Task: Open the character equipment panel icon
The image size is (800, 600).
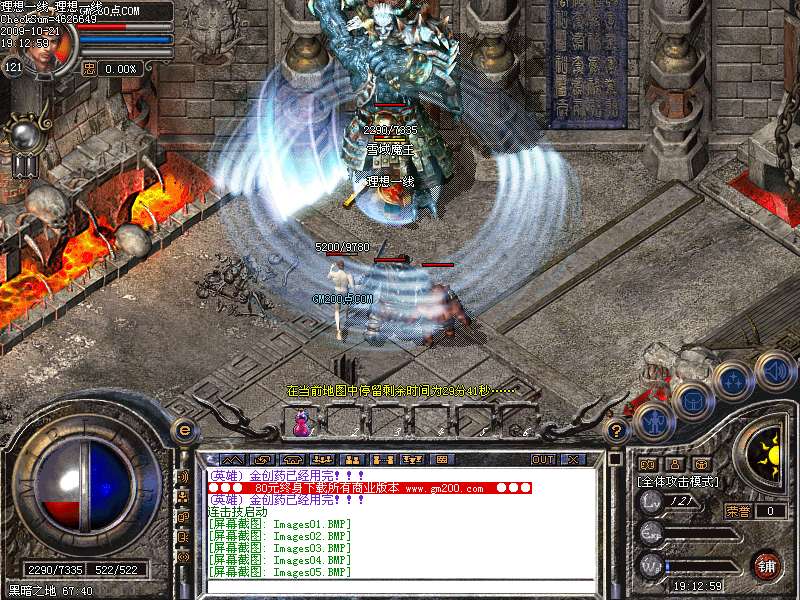Action: [653, 421]
